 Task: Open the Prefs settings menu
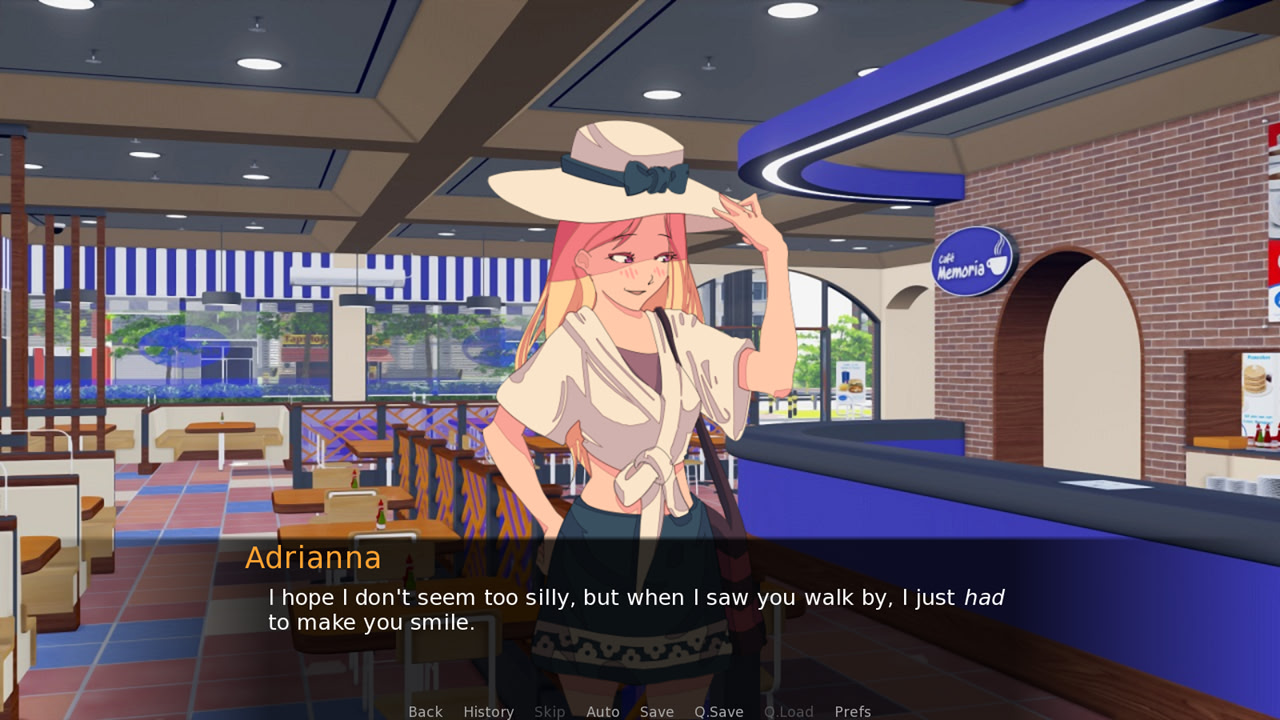(x=852, y=711)
